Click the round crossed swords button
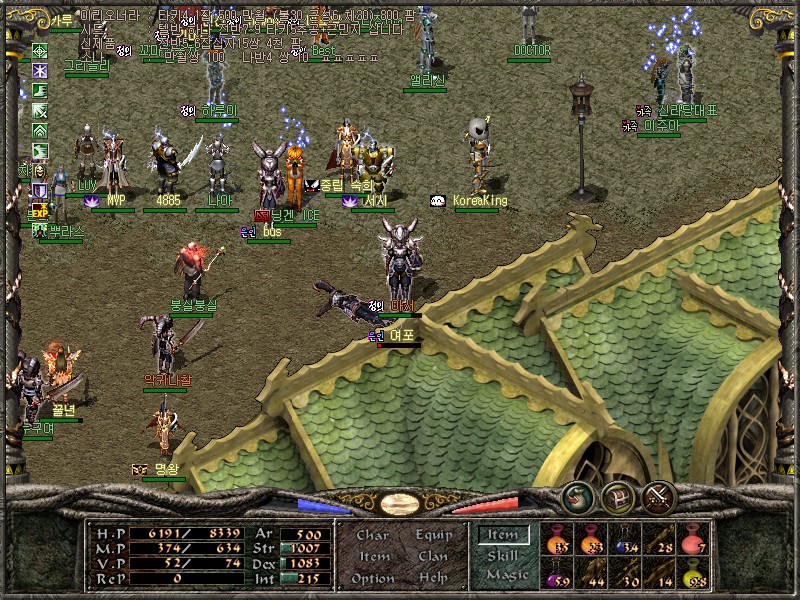 coord(659,496)
